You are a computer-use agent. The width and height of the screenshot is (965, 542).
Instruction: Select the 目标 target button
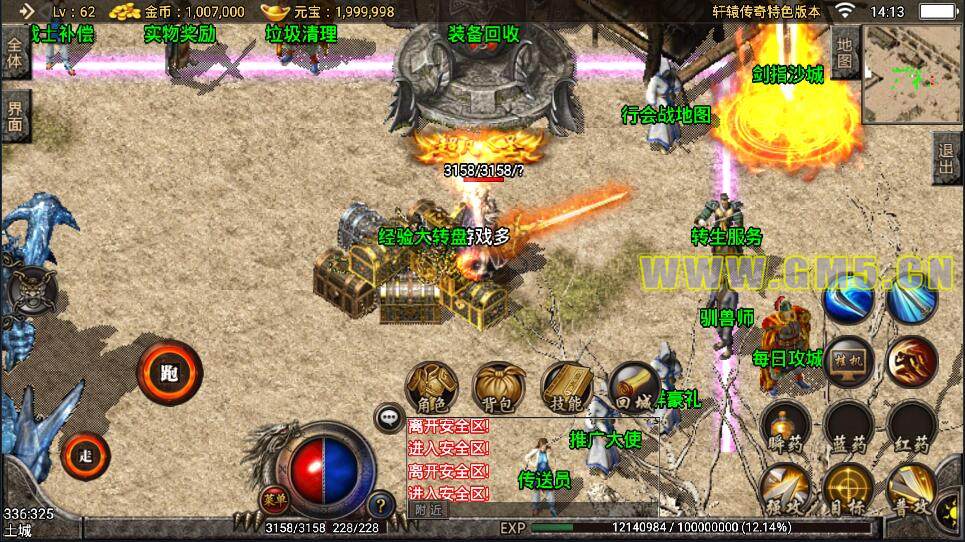(848, 489)
